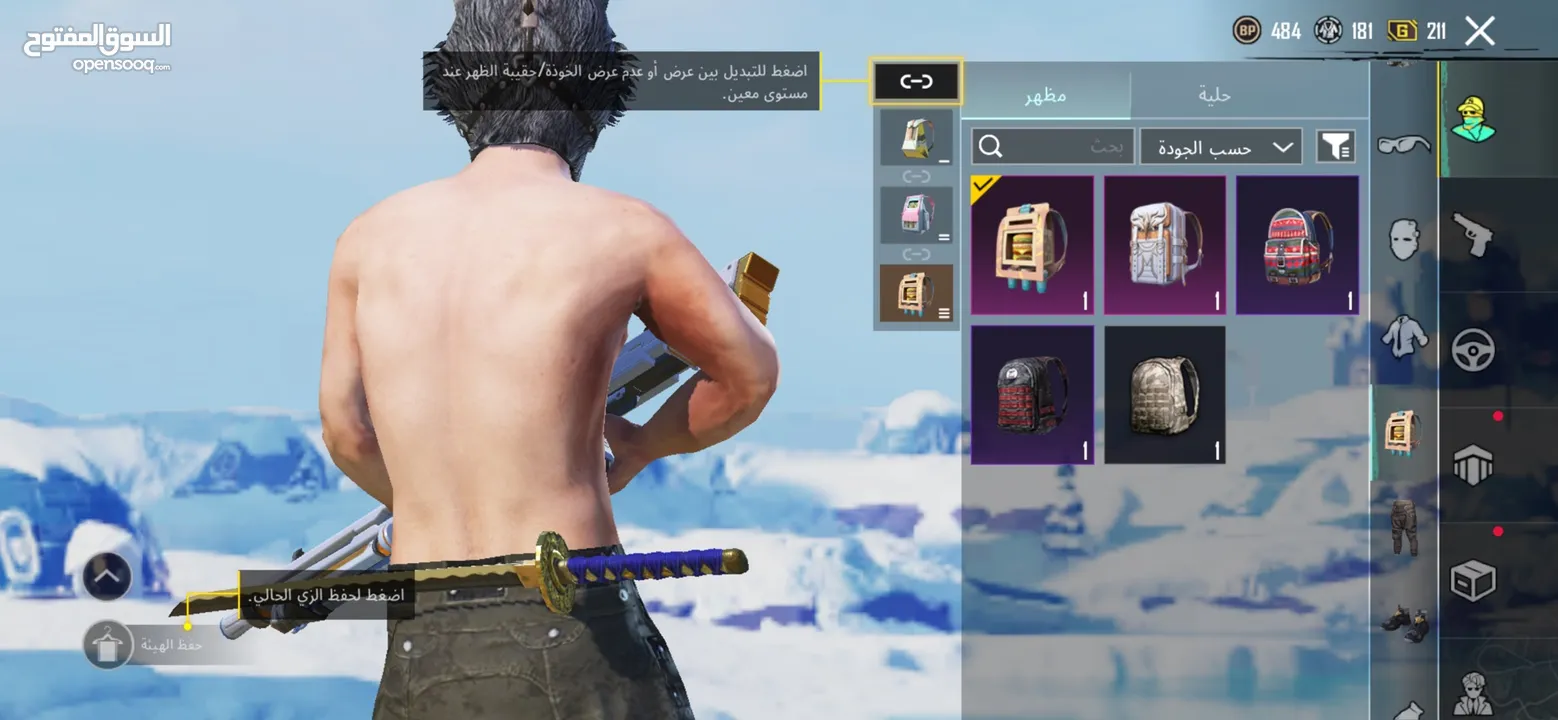Select the eyewear category in the sidebar
This screenshot has width=1558, height=720.
(x=1404, y=145)
